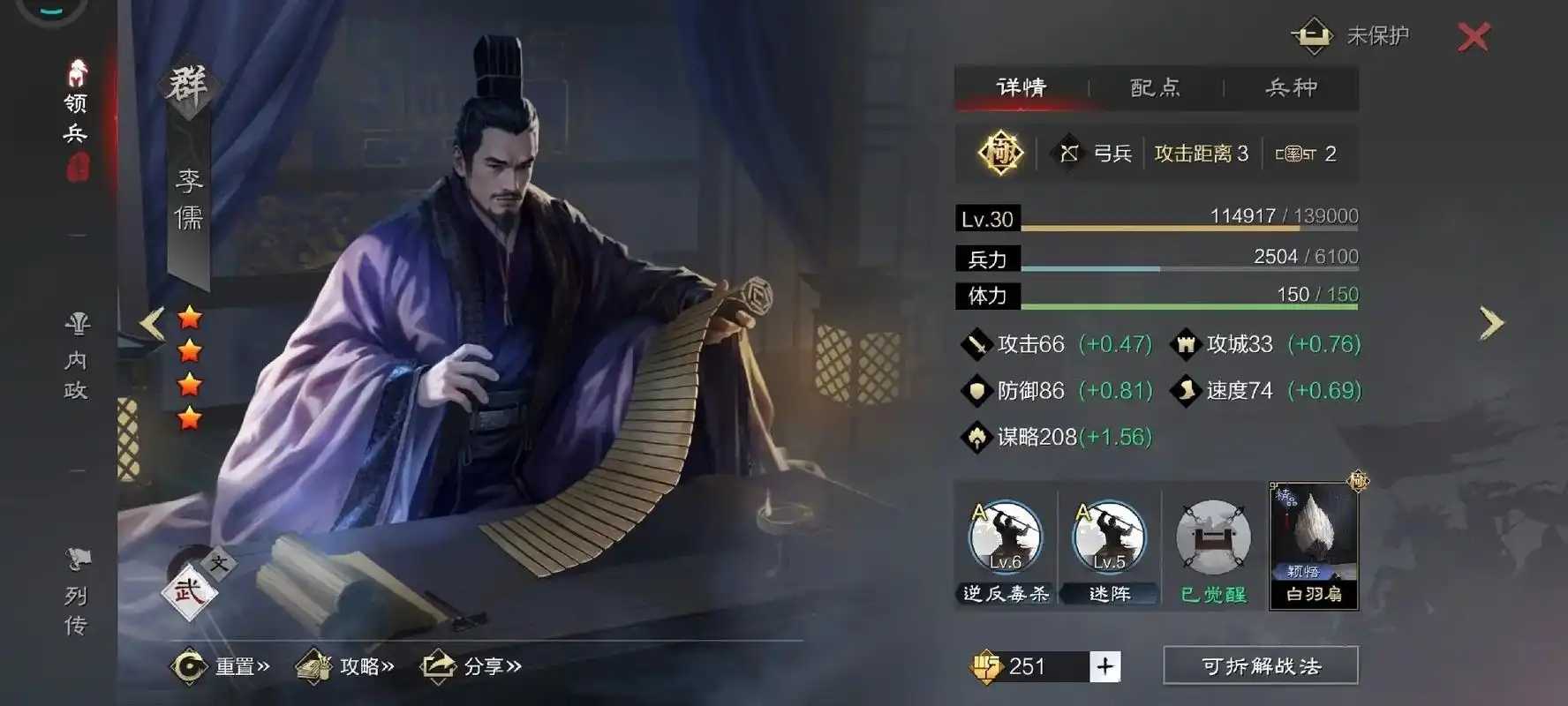Click the 弓兵 archer troop type icon

click(x=1070, y=152)
